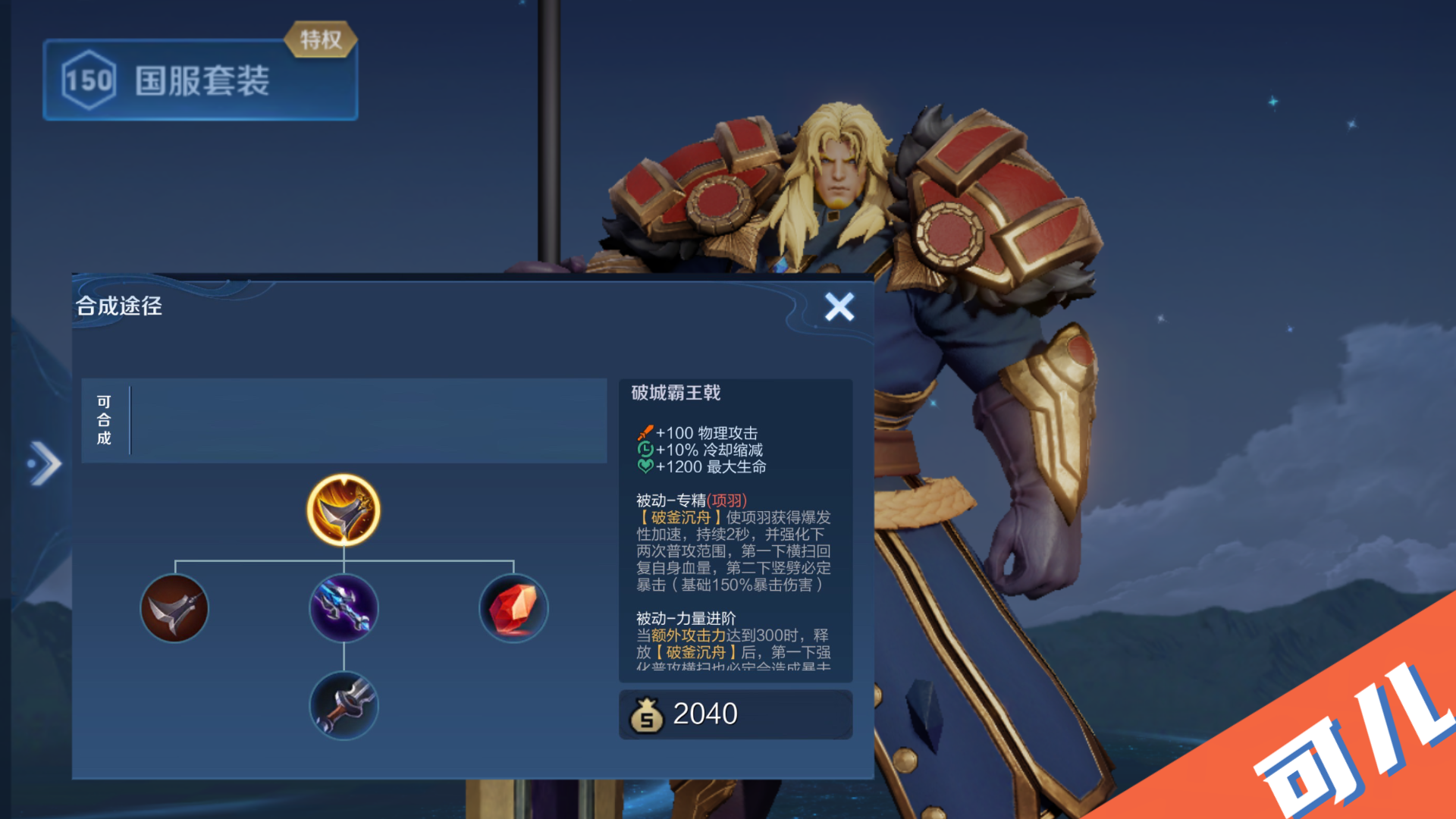This screenshot has width=1456, height=819.
Task: Click the 2040 gold price button
Action: 735,714
